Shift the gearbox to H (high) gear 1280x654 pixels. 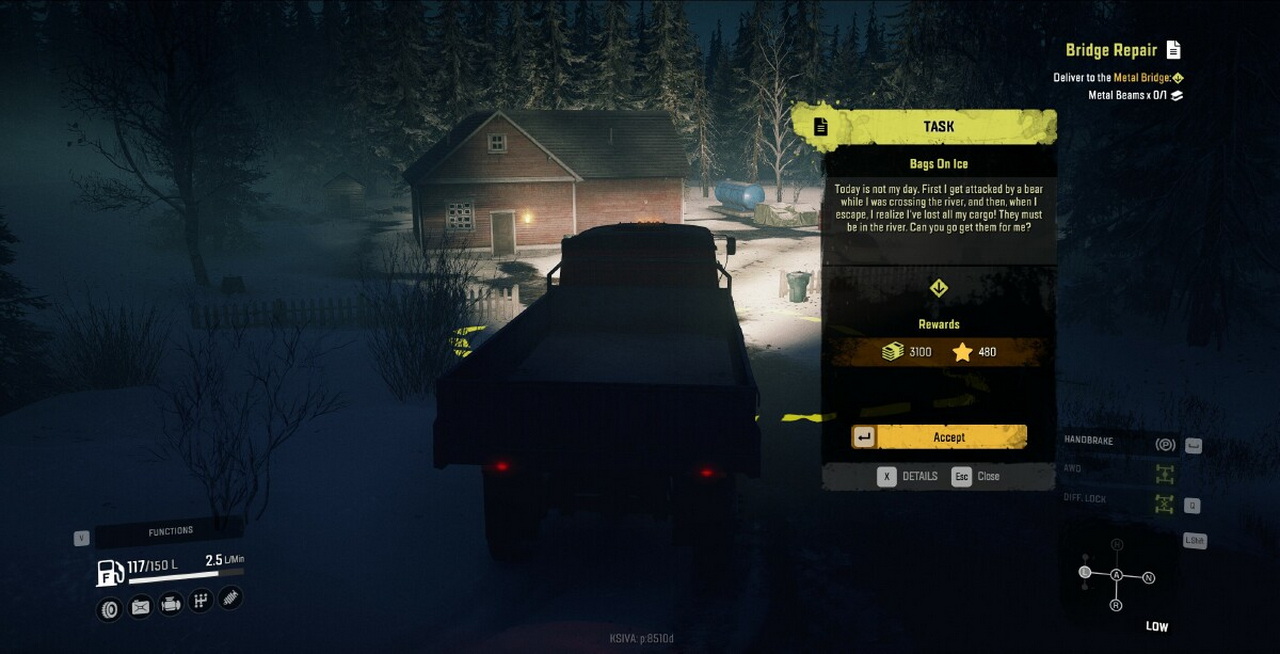(x=1116, y=545)
